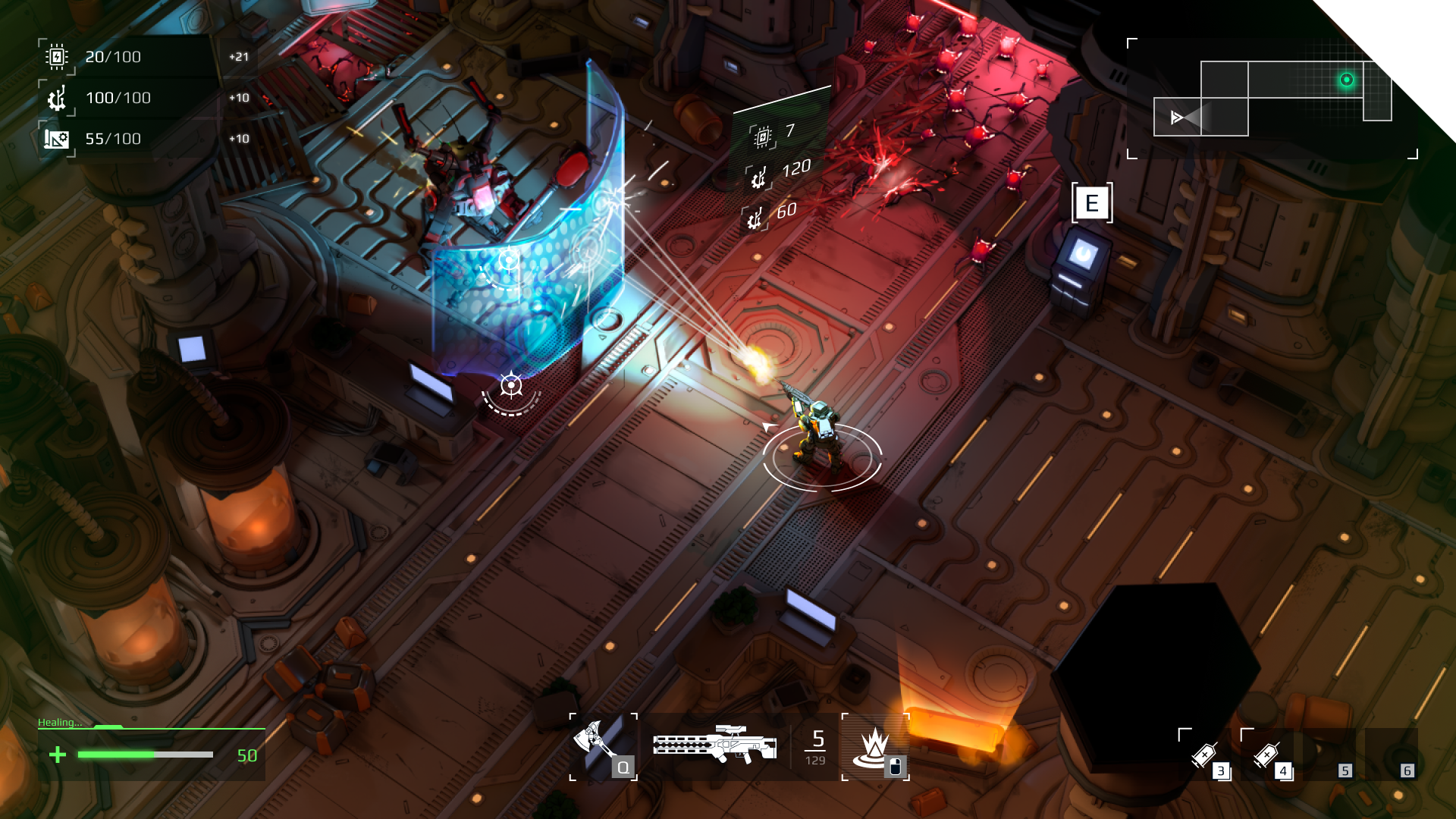Click the green objective marker on minimap
The height and width of the screenshot is (819, 1456).
click(x=1347, y=80)
